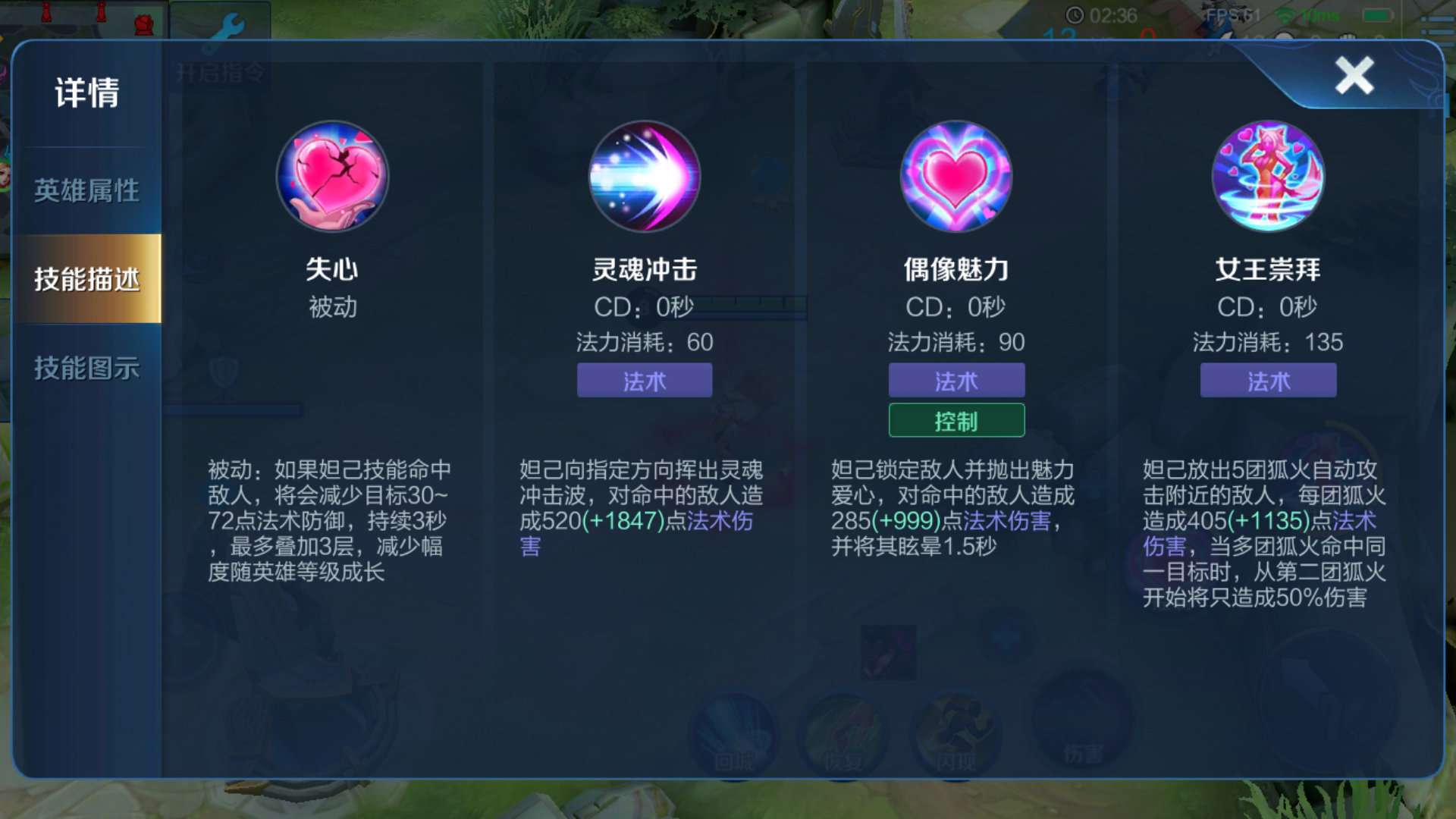Viewport: 1456px width, 819px height.
Task: Select the 偶像魅力 heart skill icon
Action: pyautogui.click(x=957, y=176)
